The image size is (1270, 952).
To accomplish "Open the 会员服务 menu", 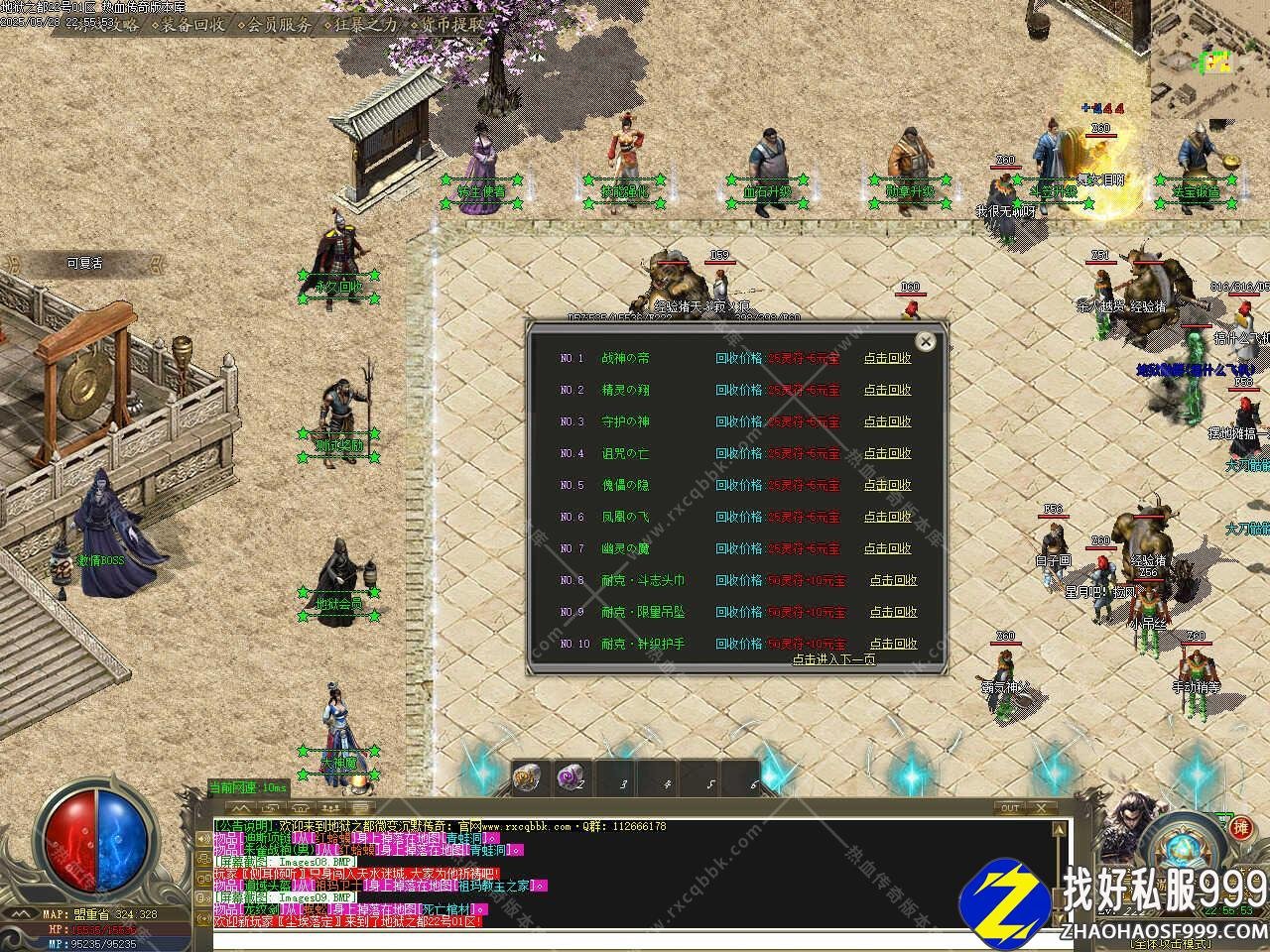I will pos(279,25).
